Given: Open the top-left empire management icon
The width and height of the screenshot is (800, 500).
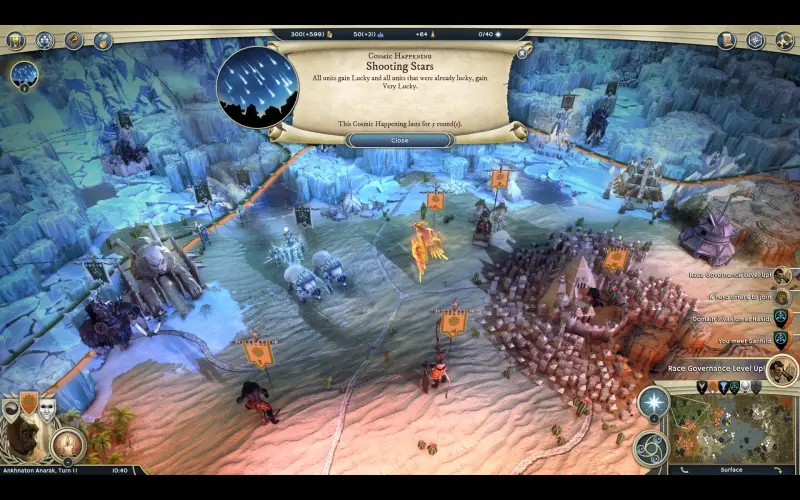Looking at the screenshot, I should pyautogui.click(x=15, y=41).
